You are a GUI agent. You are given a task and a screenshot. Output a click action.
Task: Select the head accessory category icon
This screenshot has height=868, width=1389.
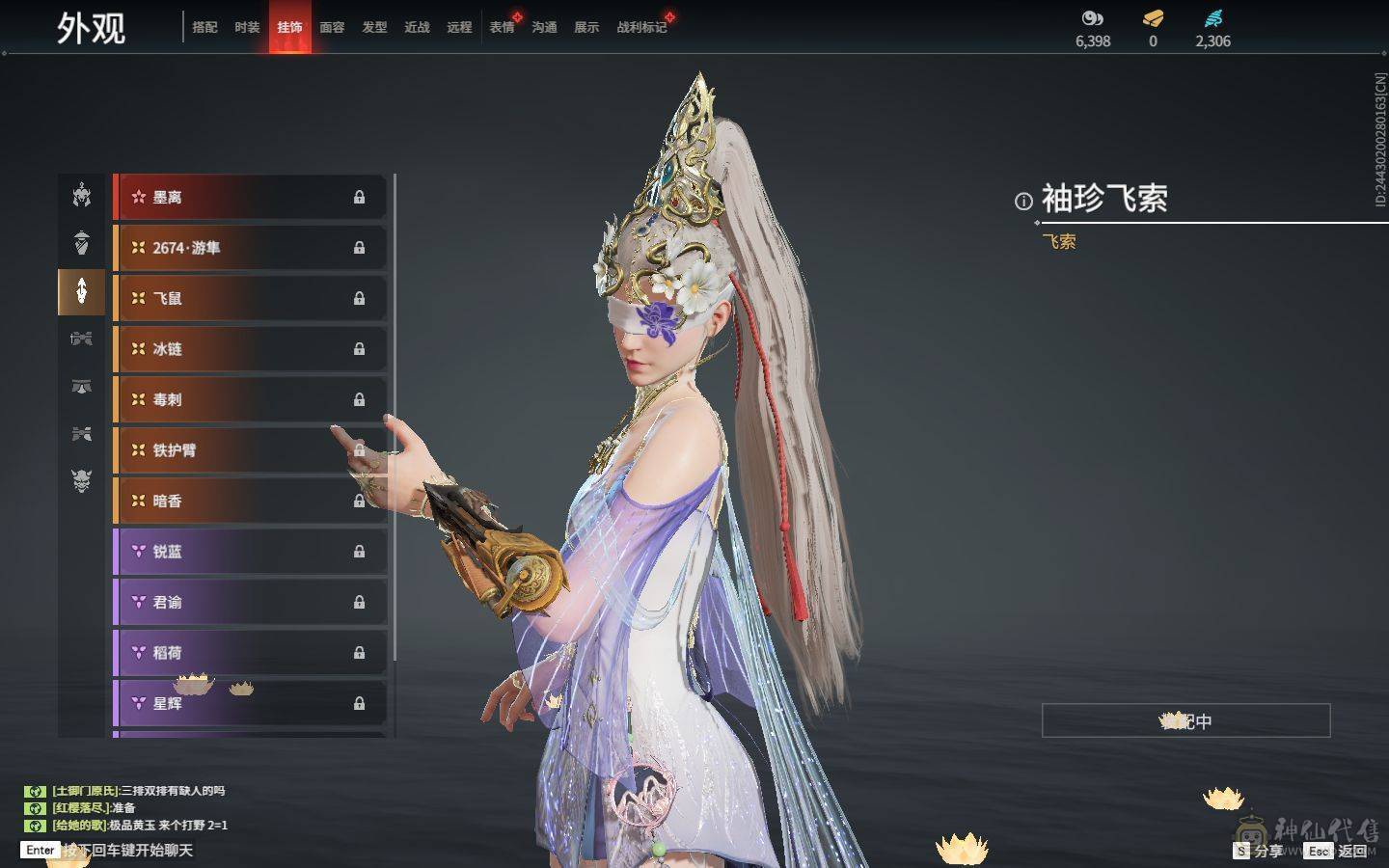pos(81,196)
